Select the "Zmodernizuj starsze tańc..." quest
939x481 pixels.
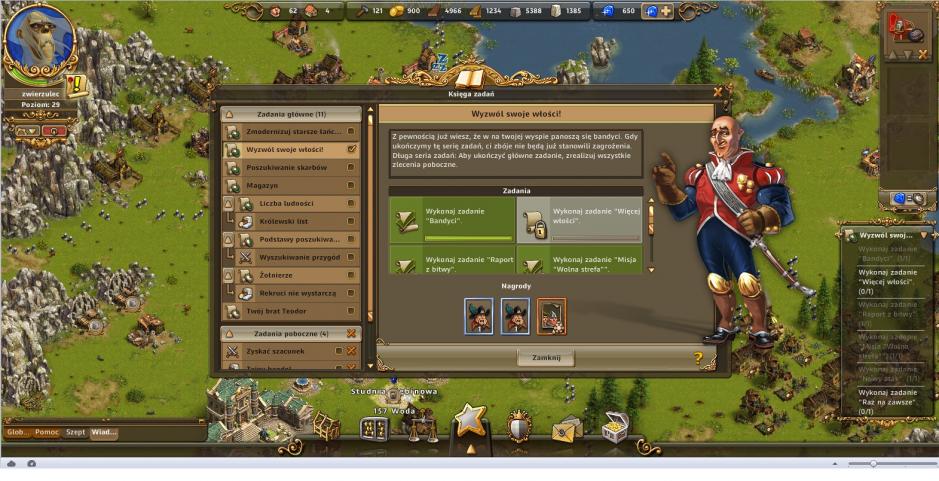[x=292, y=131]
